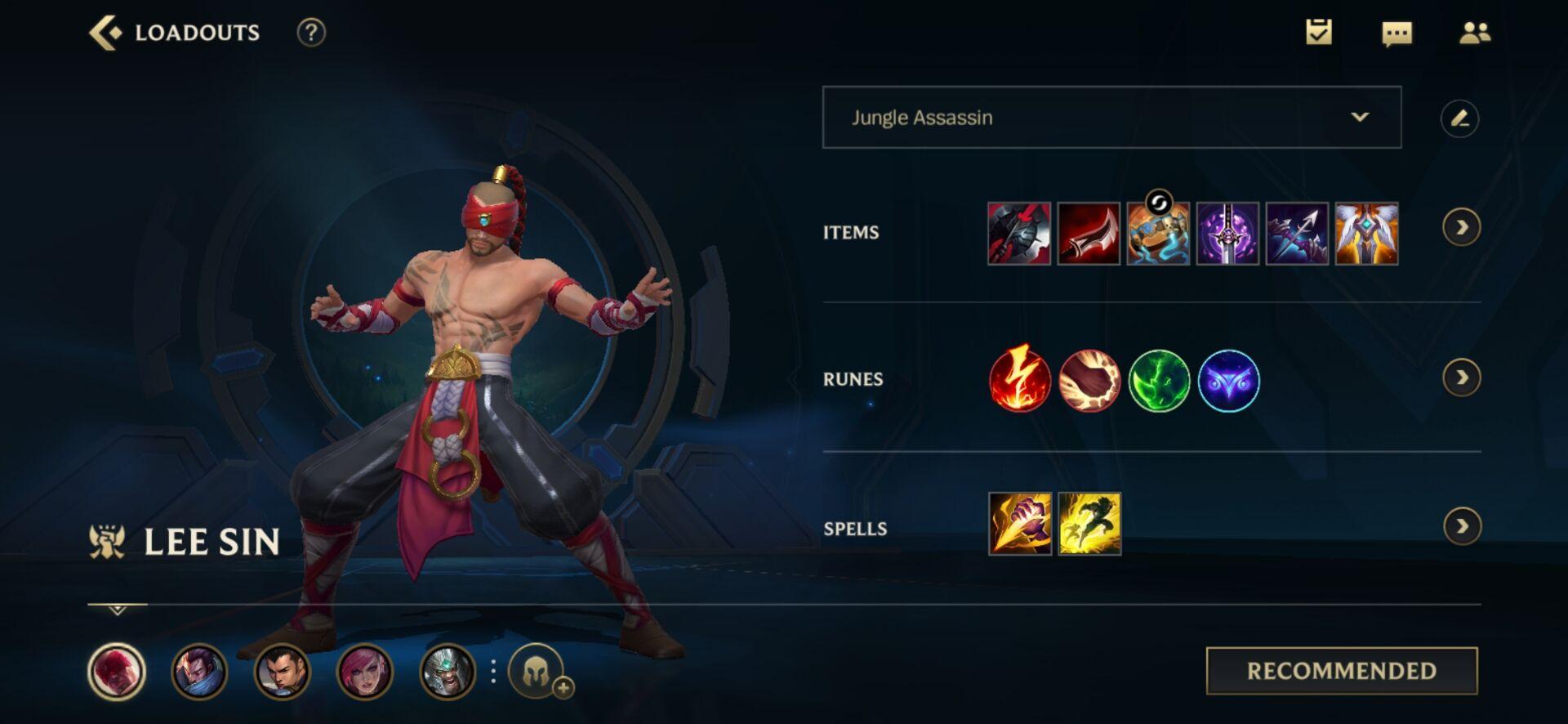Select the red curved blade item icon
Screen dimensions: 1568x724
pyautogui.click(x=1089, y=234)
